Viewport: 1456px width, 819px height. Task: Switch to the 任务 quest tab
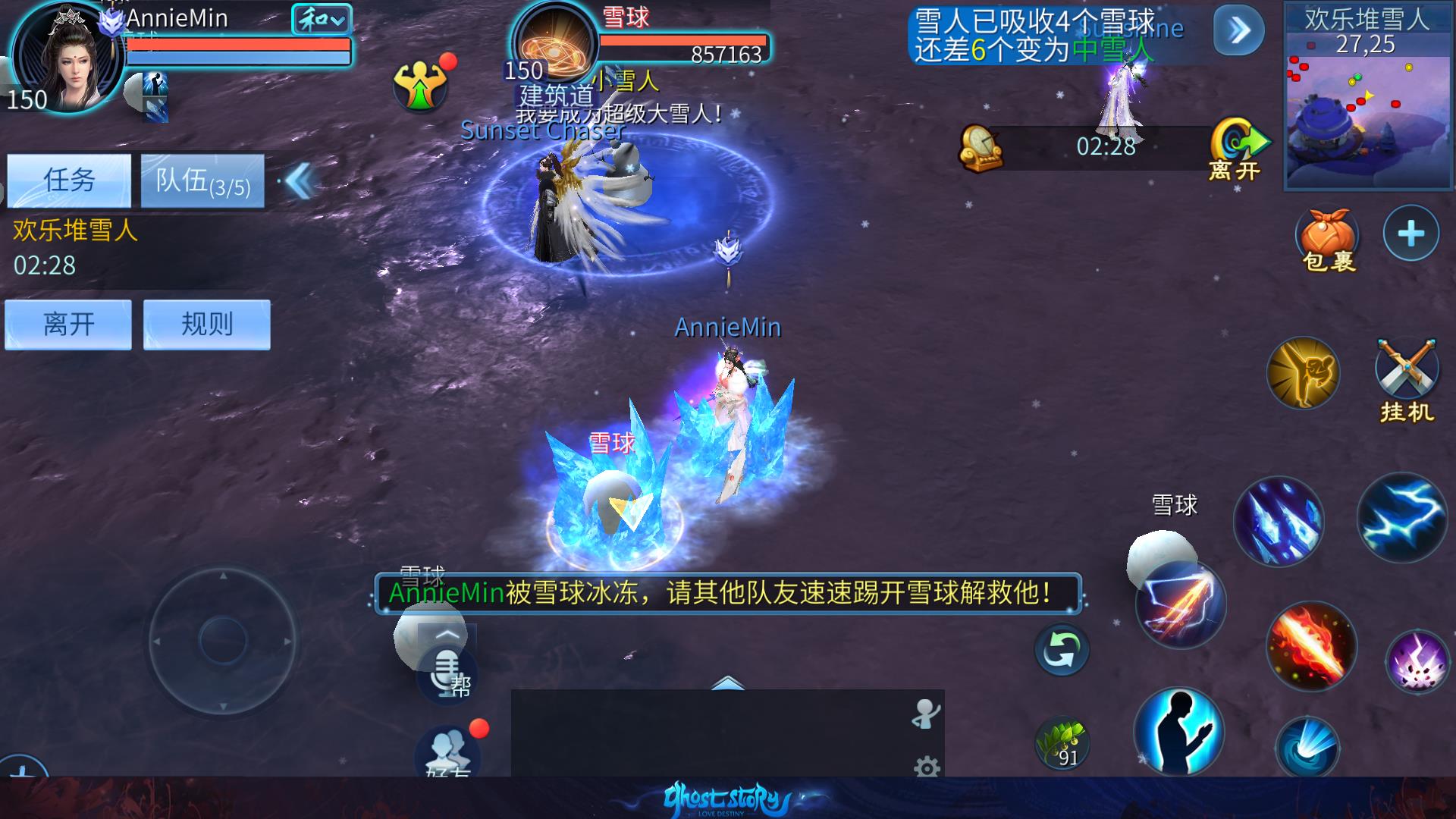[x=69, y=180]
